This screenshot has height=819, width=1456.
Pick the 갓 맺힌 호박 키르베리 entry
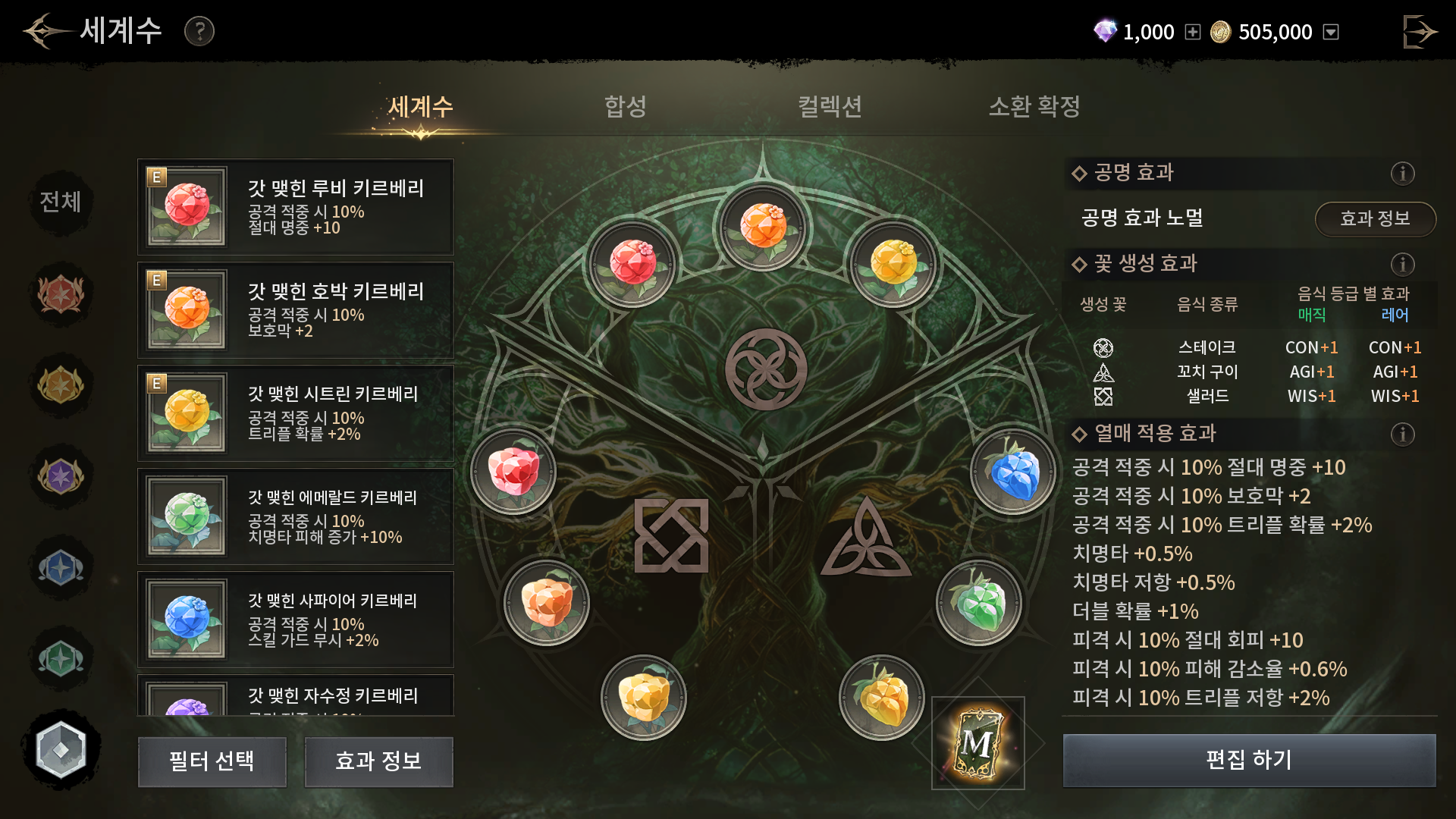pyautogui.click(x=296, y=310)
